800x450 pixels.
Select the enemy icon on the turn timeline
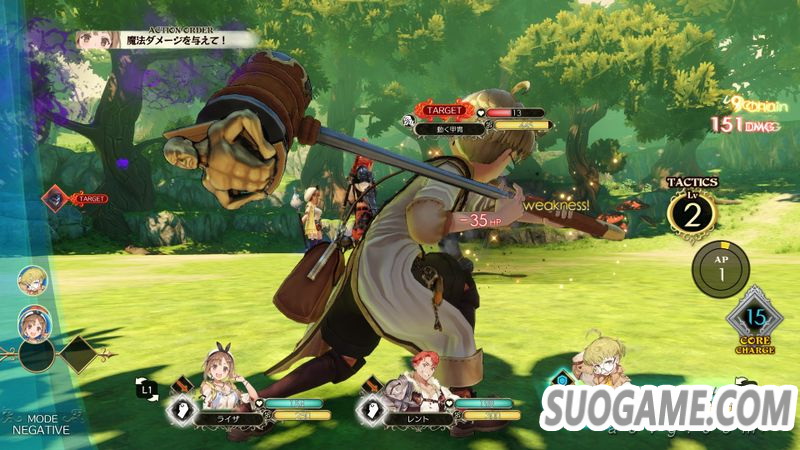tap(56, 199)
